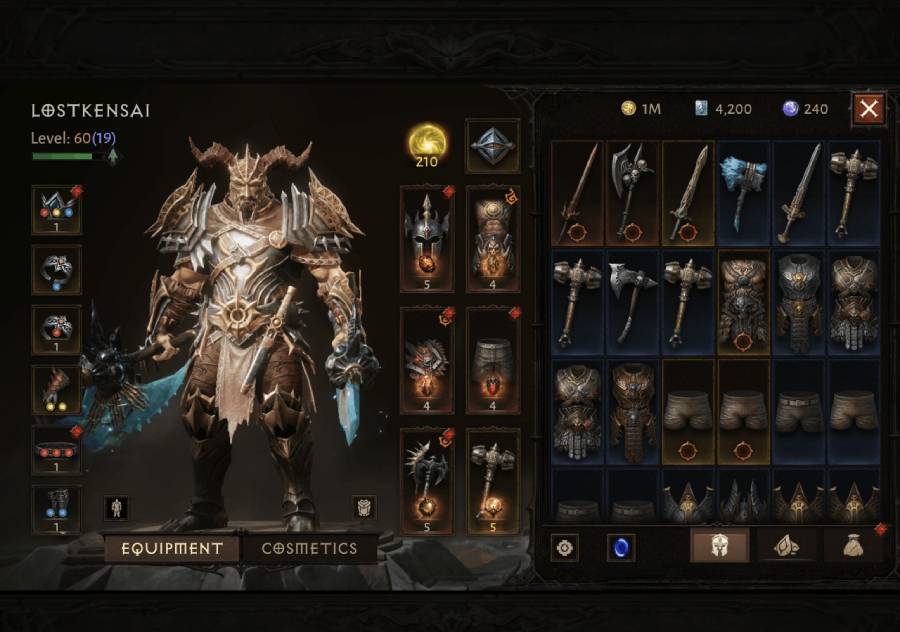The width and height of the screenshot is (900, 632).
Task: Close the inventory with the X button
Action: pyautogui.click(x=869, y=108)
